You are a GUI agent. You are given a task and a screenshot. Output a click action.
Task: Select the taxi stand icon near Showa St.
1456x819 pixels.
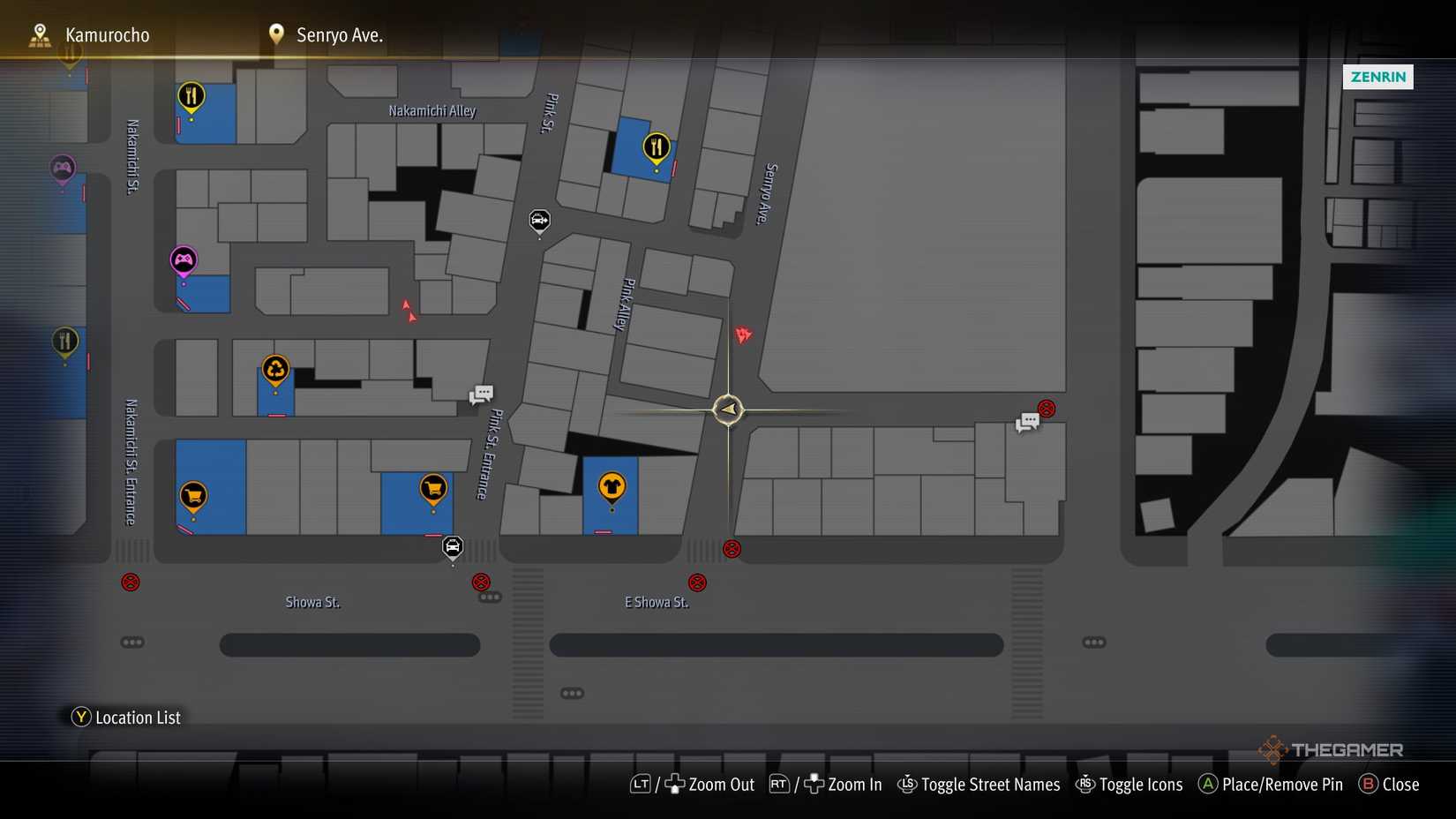(x=452, y=546)
